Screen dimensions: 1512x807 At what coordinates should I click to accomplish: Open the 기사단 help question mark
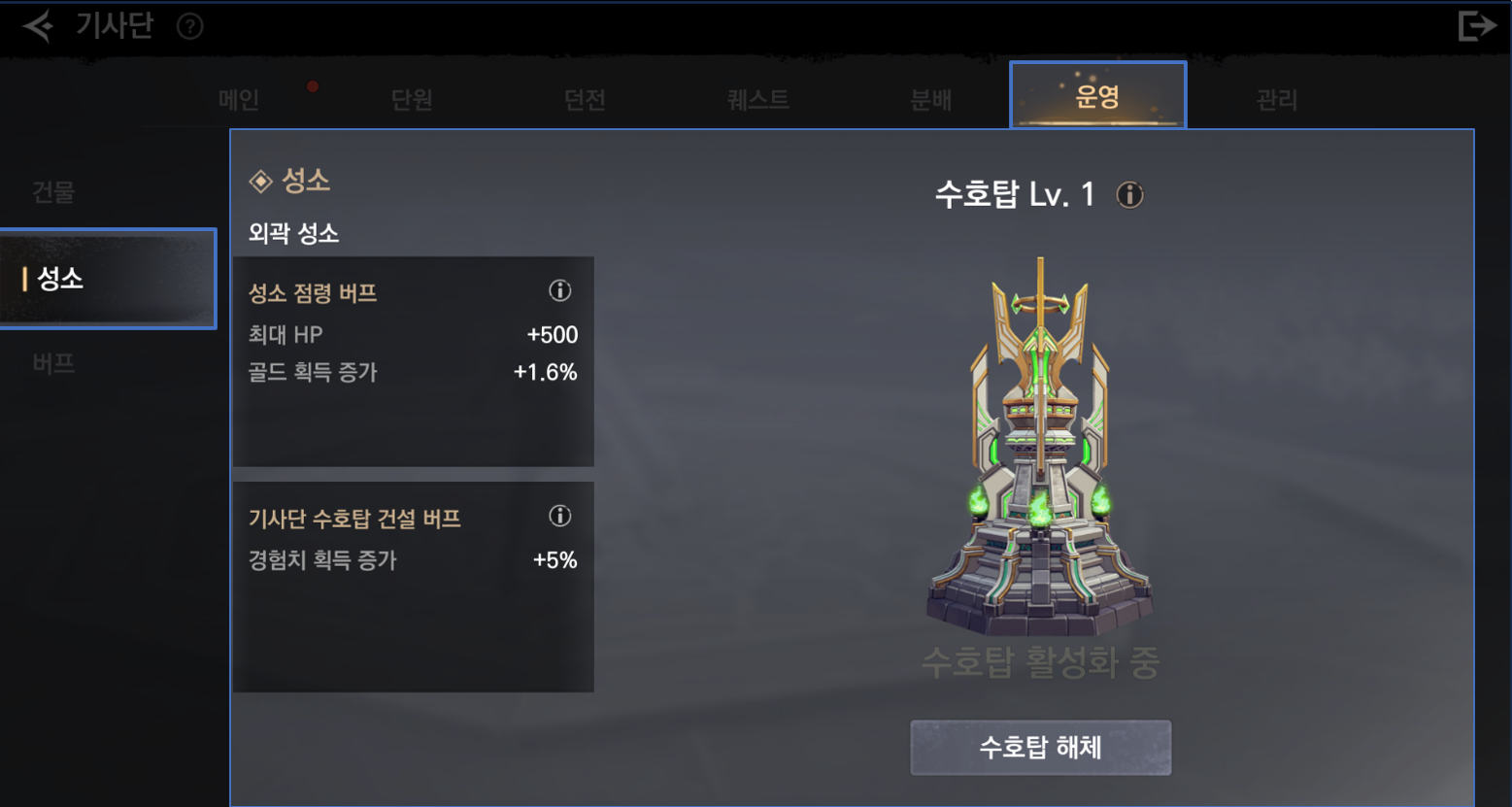point(190,26)
